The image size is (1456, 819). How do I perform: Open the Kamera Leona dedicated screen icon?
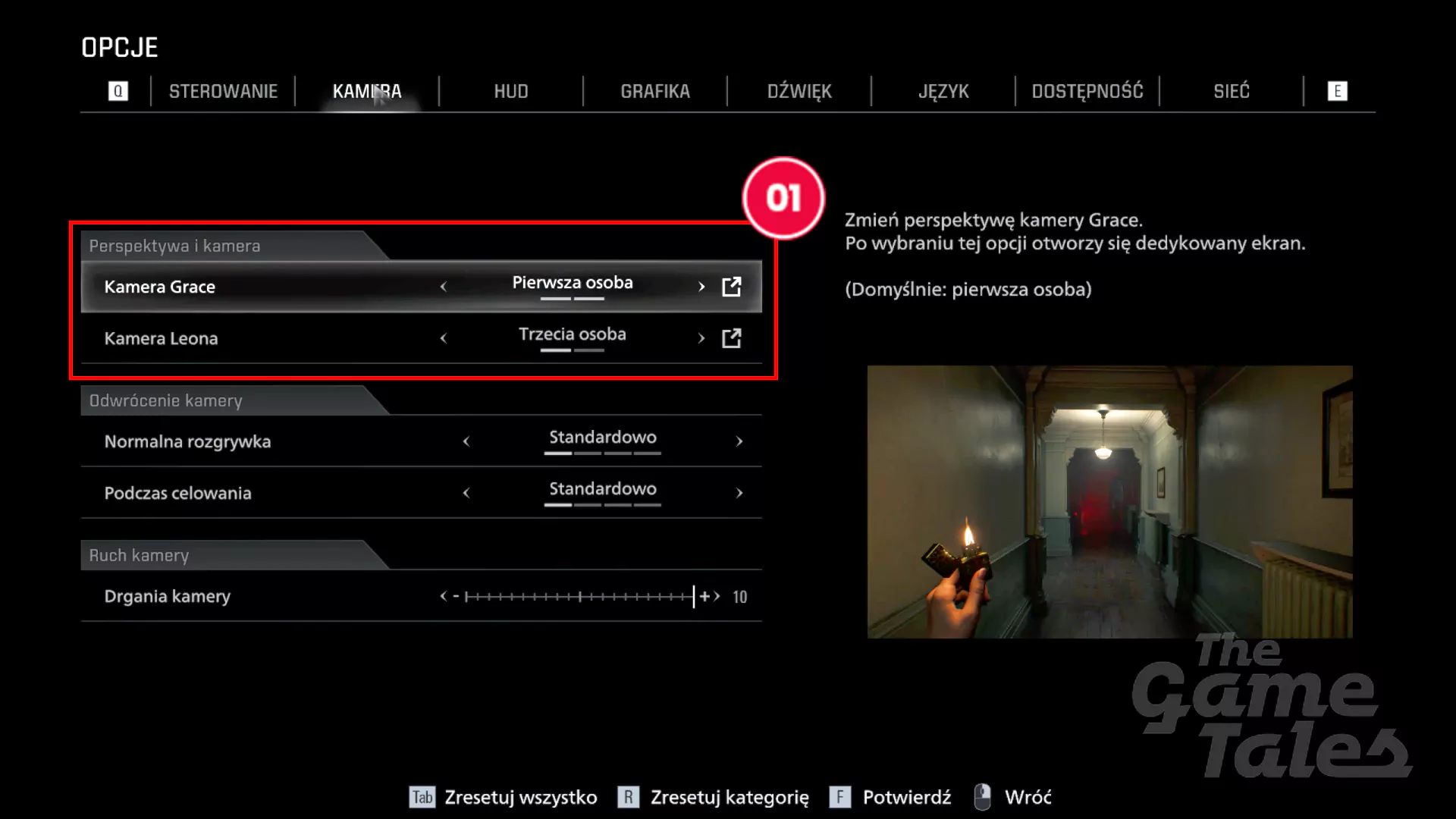coord(730,338)
